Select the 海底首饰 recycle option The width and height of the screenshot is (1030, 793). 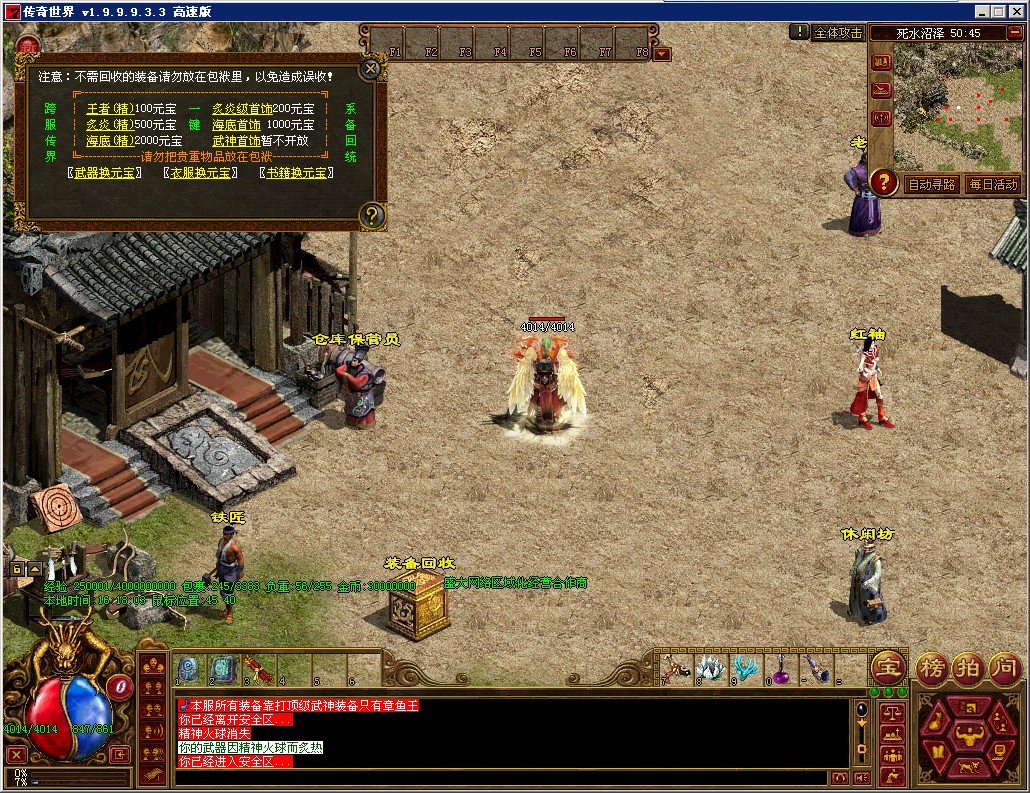pos(236,125)
